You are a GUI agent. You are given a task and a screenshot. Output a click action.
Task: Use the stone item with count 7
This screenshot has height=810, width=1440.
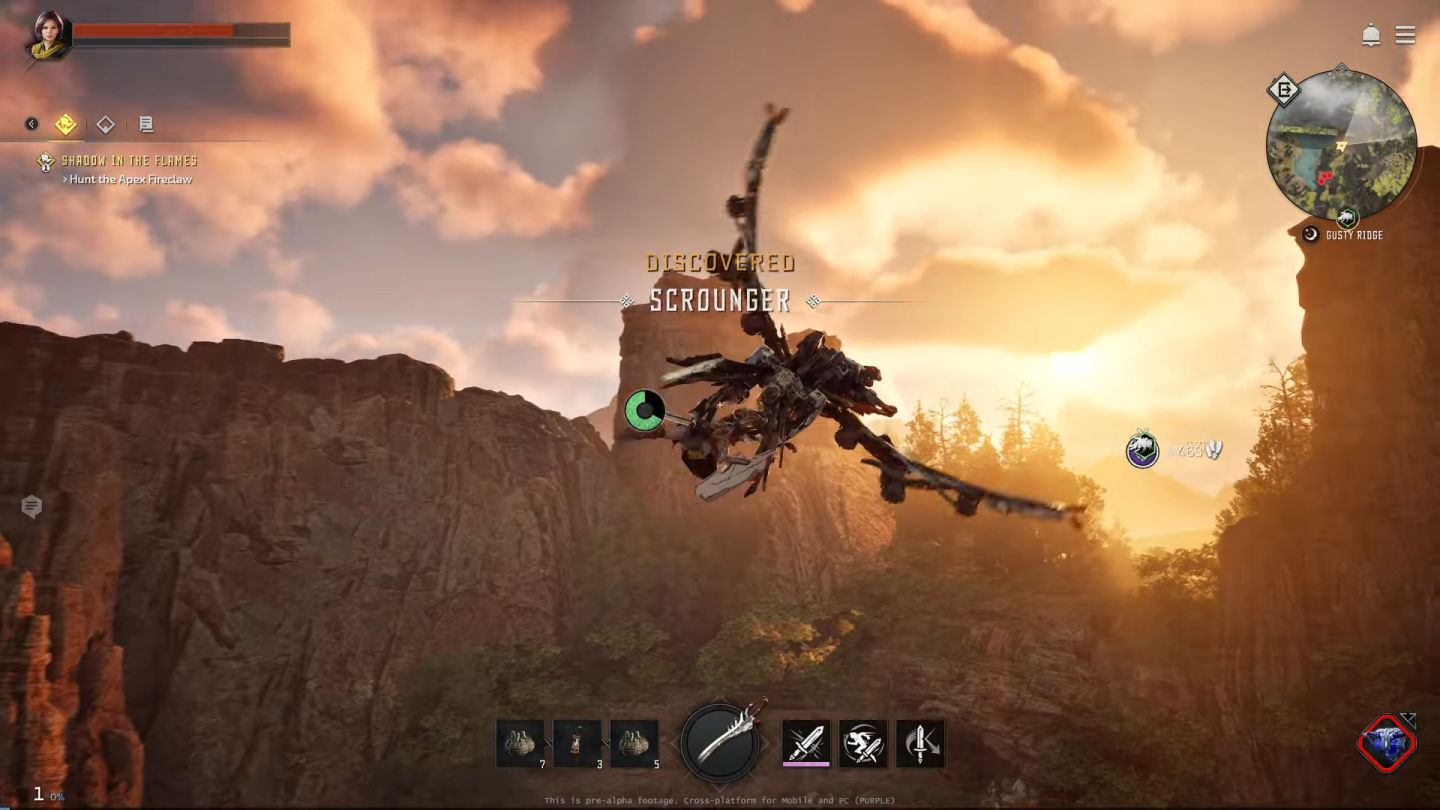pos(520,744)
